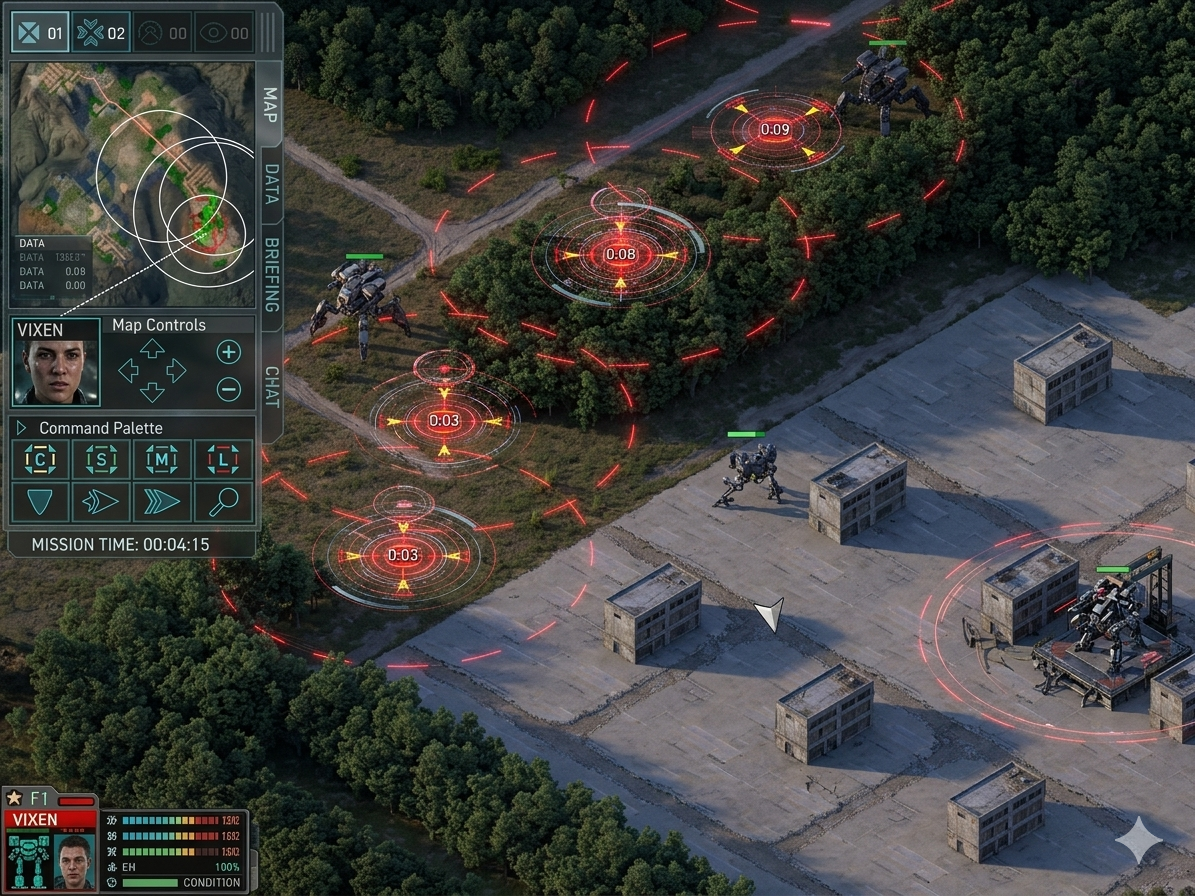Show the CHAT tab
This screenshot has width=1195, height=896.
click(x=271, y=386)
